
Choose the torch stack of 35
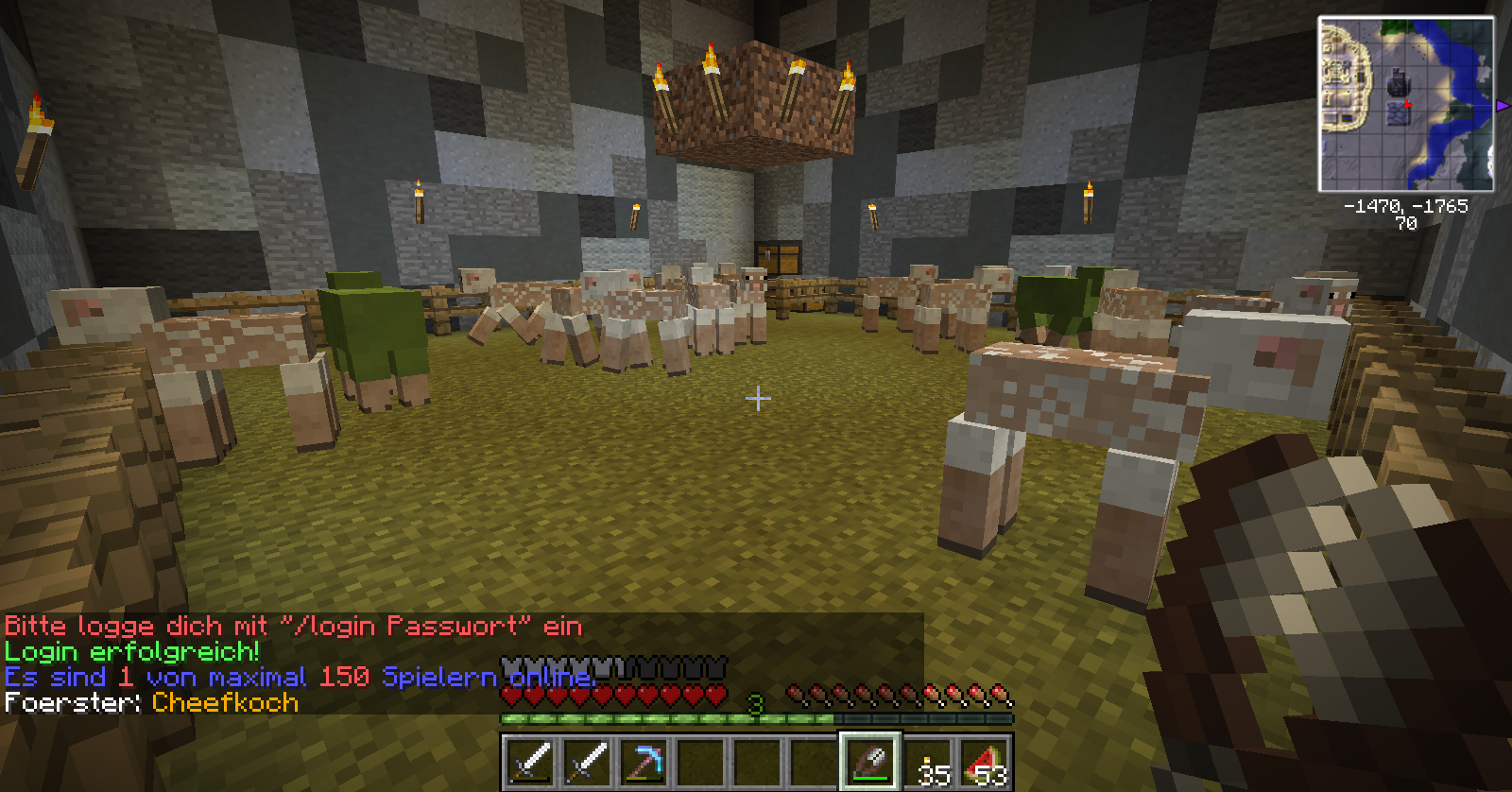(927, 761)
